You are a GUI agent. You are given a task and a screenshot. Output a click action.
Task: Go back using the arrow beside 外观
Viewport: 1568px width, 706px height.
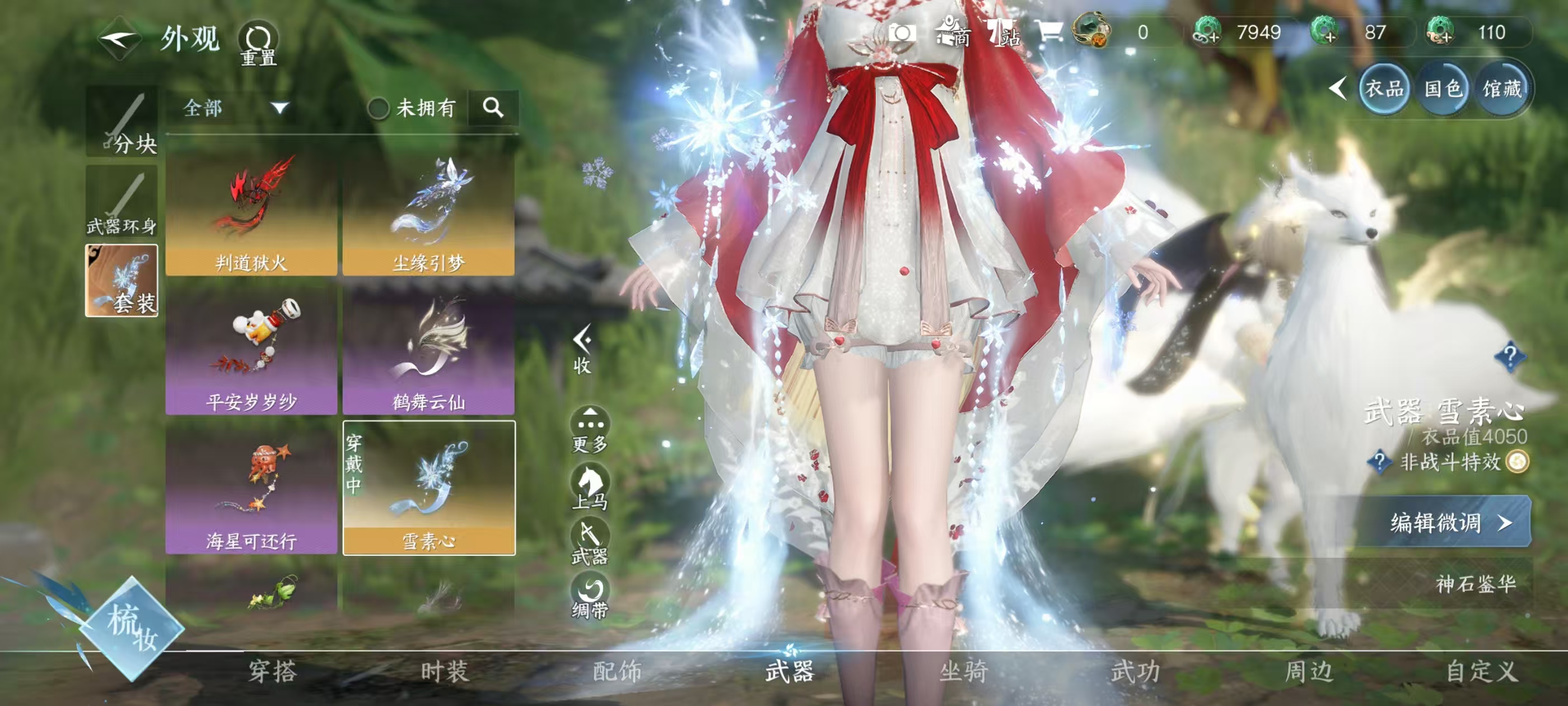119,39
